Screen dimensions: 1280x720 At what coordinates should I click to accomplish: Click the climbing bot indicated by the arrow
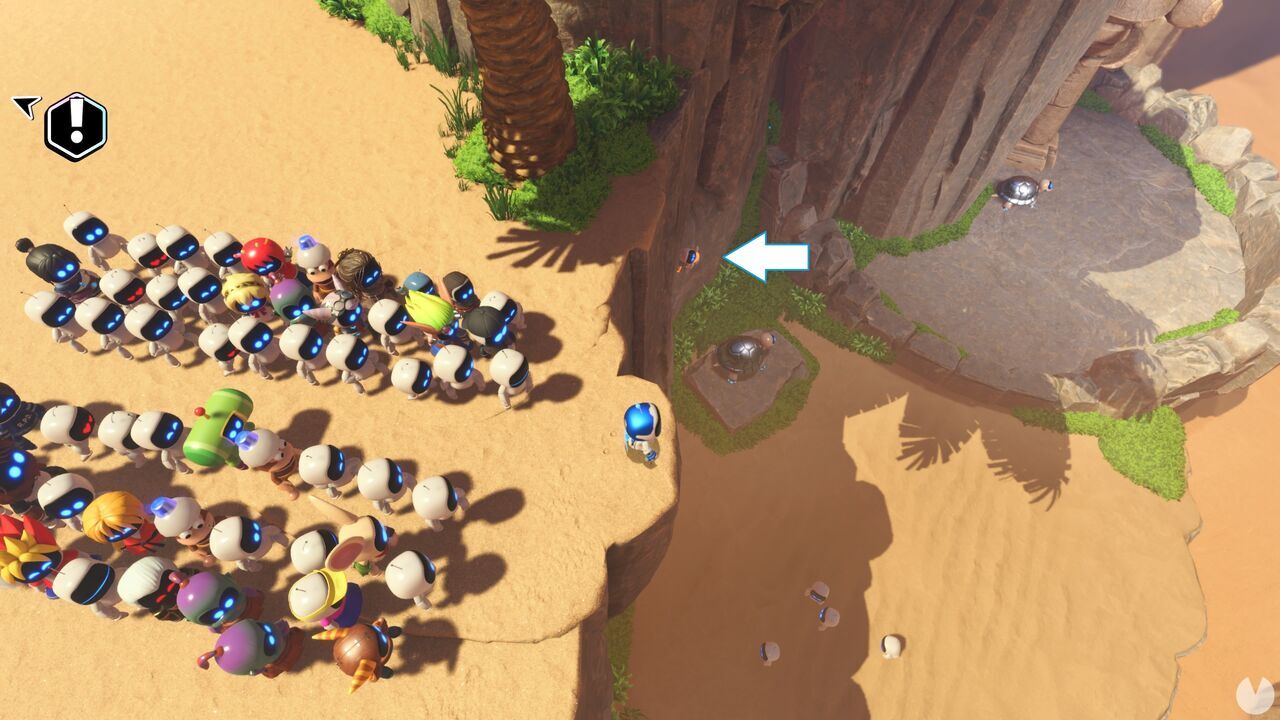(690, 260)
